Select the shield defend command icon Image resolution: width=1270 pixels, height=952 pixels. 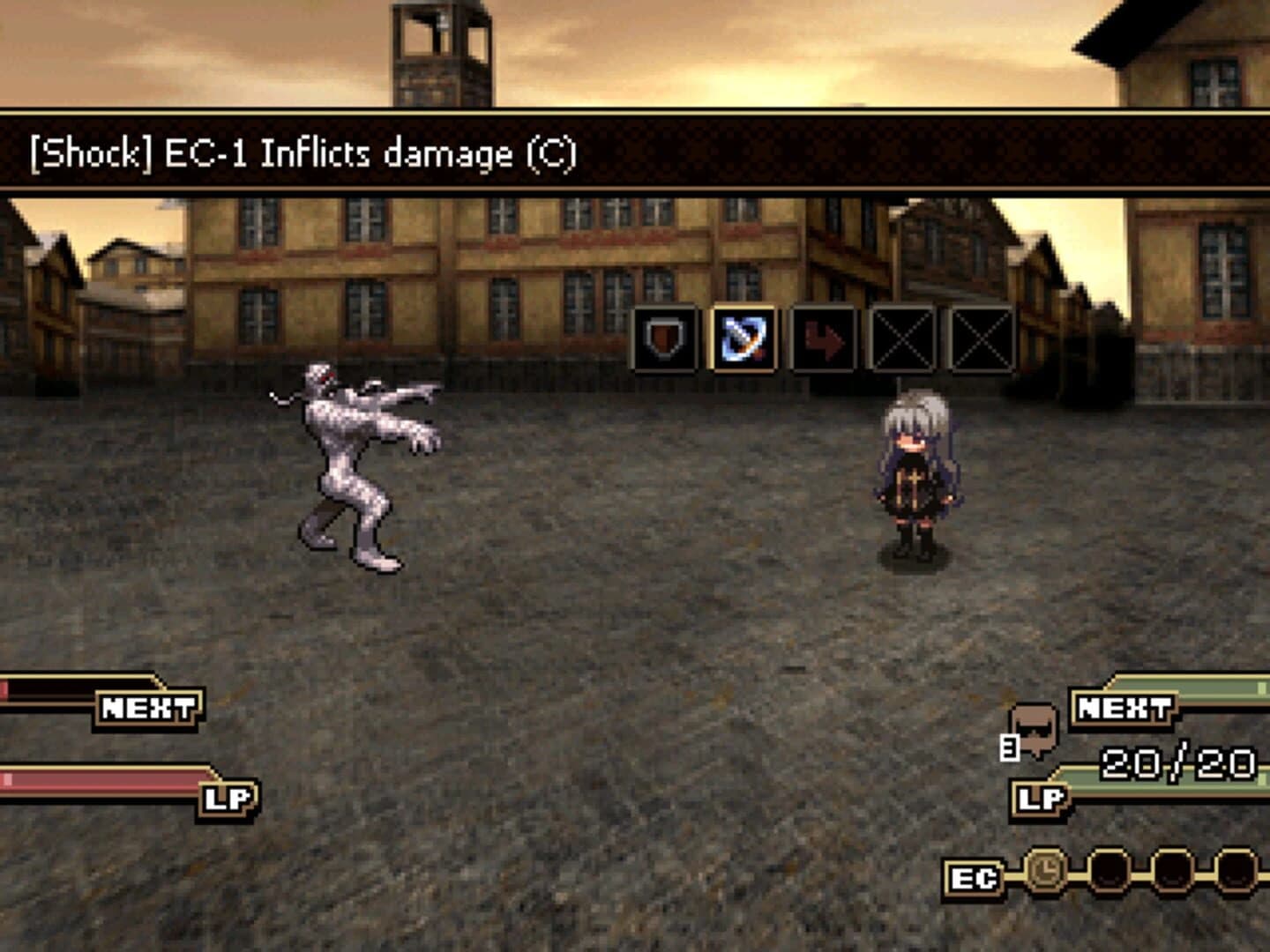coord(664,340)
